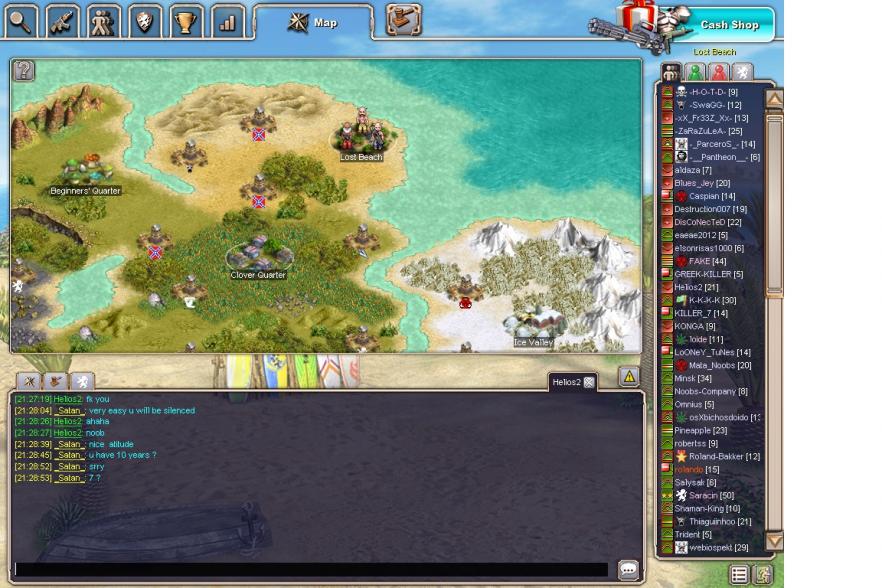882x588 pixels.
Task: Choose Clover Quarter on the map
Action: pos(258,256)
